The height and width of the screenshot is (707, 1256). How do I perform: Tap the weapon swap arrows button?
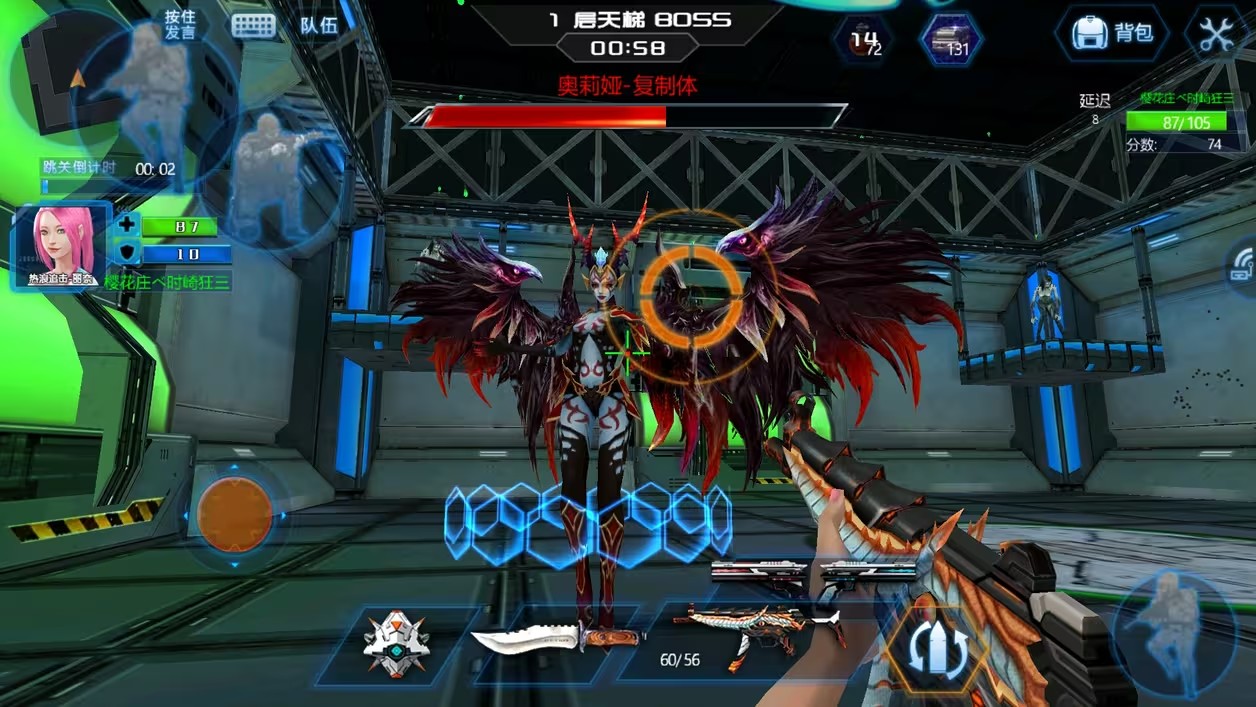[x=937, y=649]
